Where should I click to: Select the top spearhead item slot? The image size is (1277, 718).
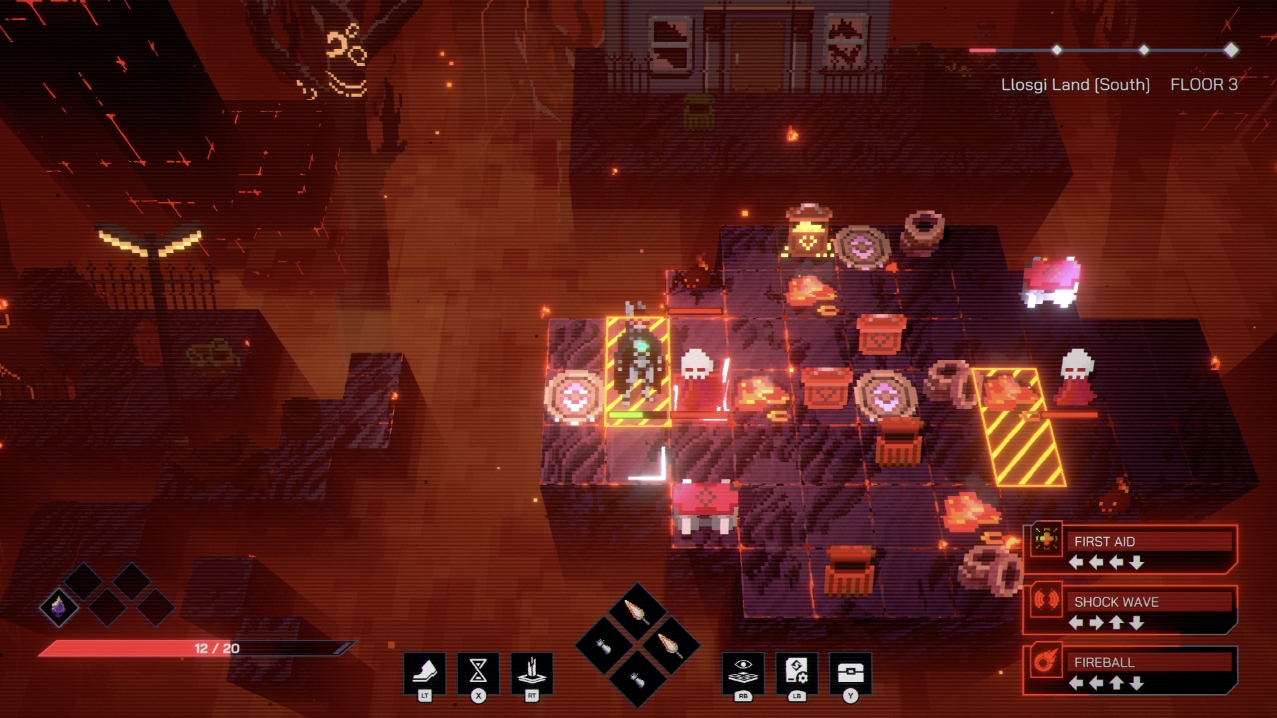point(637,611)
